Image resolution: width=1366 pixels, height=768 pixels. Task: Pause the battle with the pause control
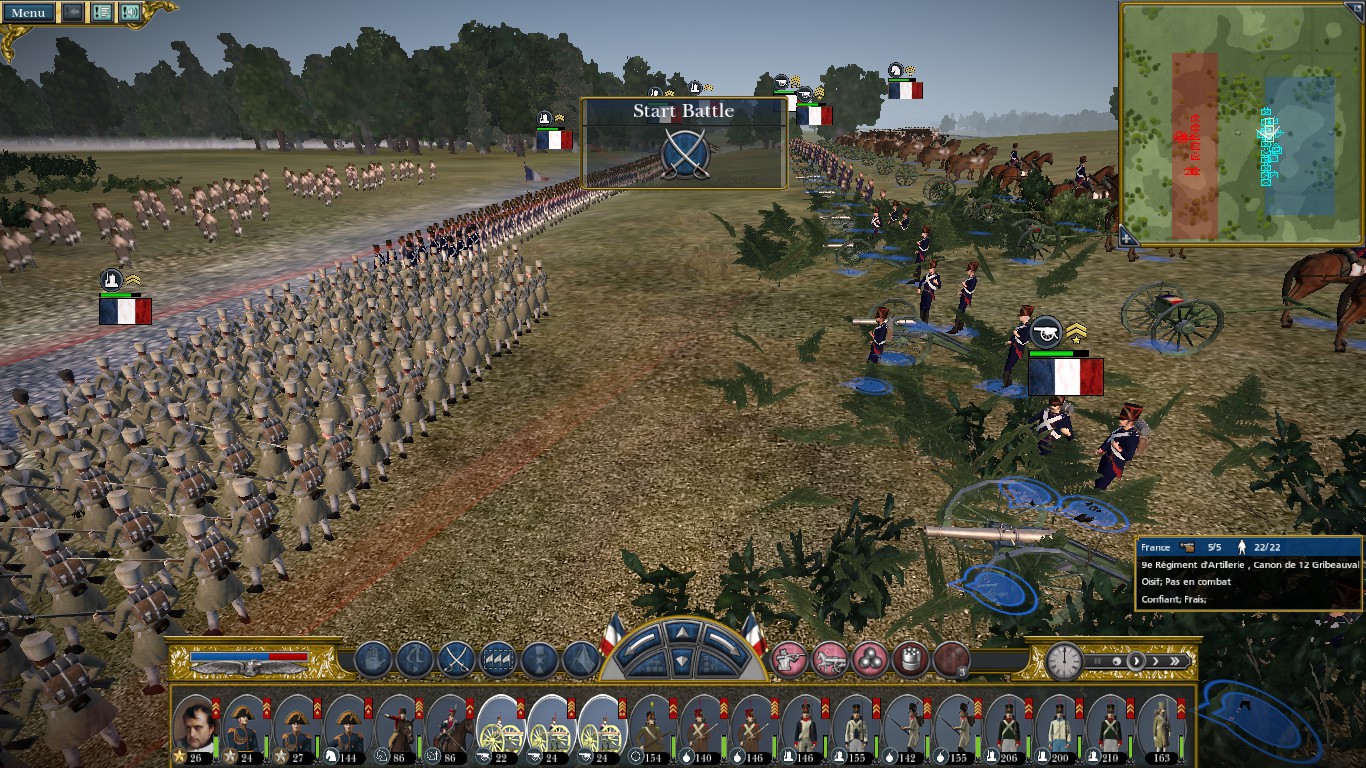click(1094, 661)
